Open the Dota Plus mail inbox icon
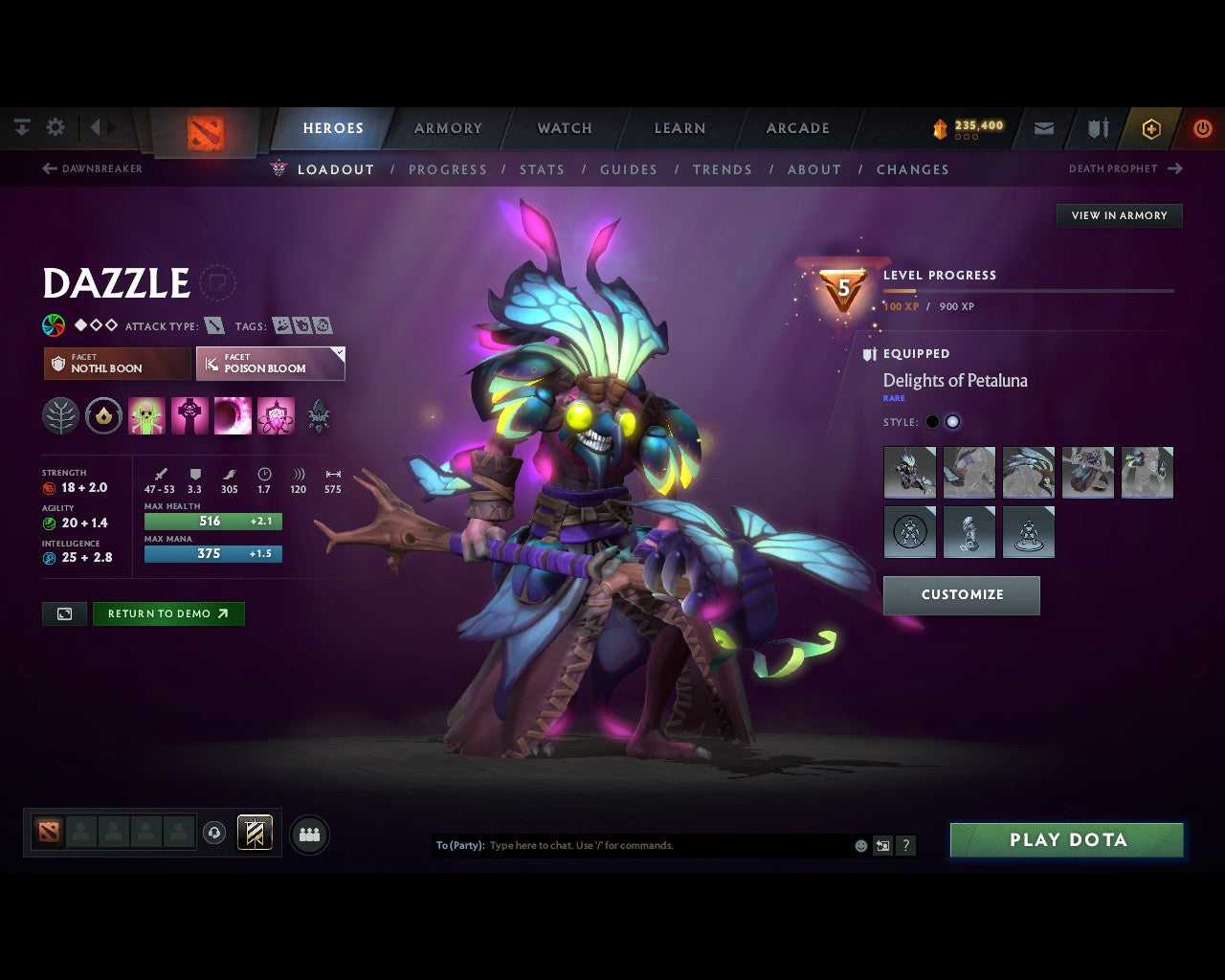The image size is (1225, 980). (x=1043, y=128)
